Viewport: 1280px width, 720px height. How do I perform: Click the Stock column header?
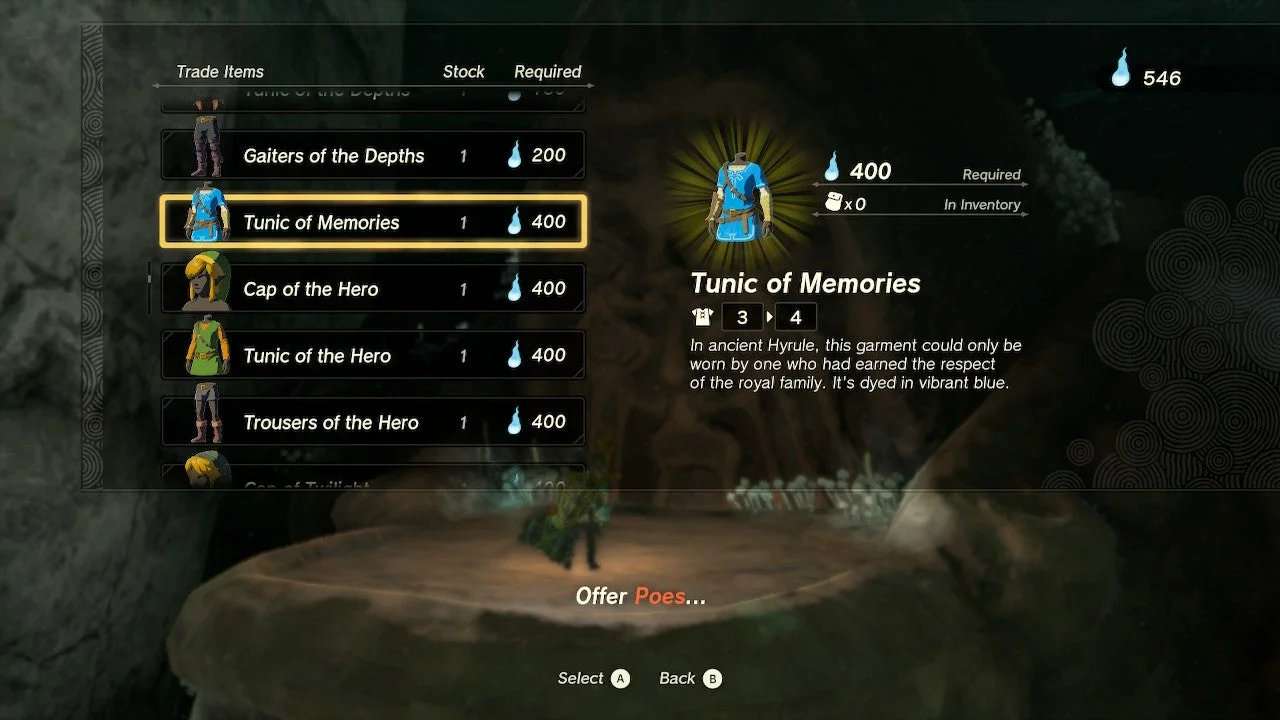tap(463, 71)
